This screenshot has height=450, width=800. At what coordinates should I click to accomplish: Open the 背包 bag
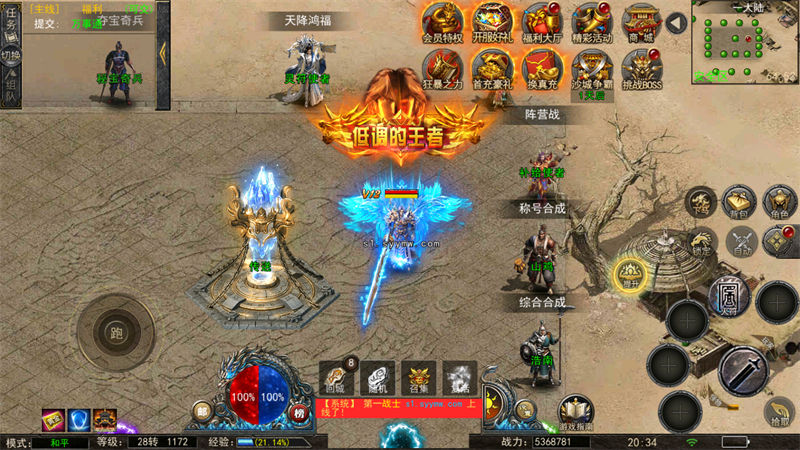pyautogui.click(x=738, y=201)
